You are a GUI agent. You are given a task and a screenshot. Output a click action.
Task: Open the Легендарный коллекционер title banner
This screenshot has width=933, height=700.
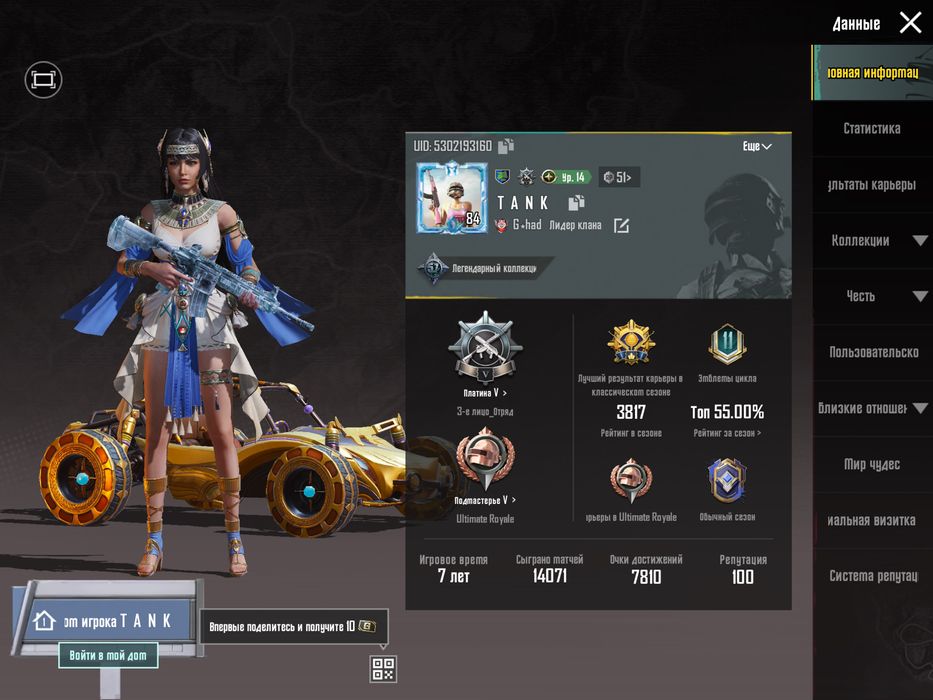pyautogui.click(x=484, y=268)
